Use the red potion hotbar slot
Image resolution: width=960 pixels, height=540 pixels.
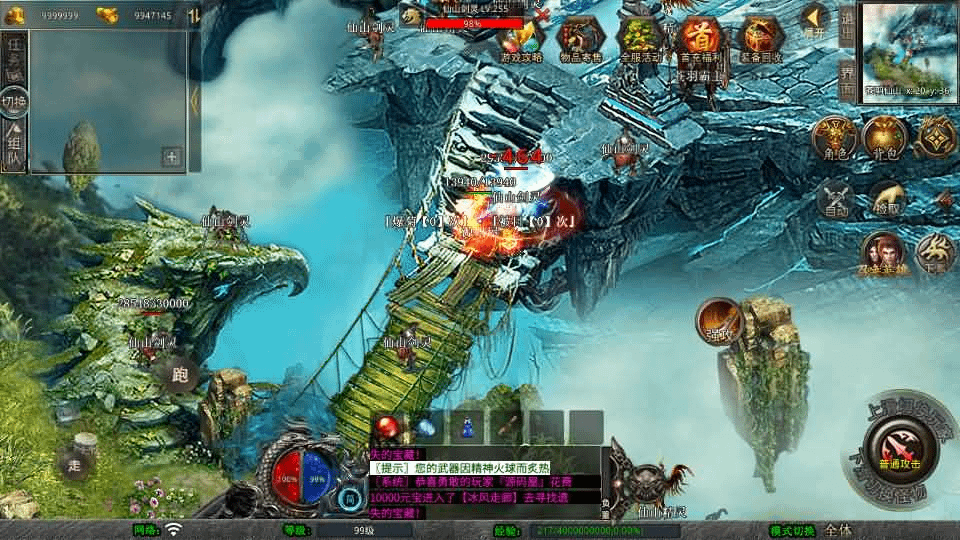pos(391,426)
